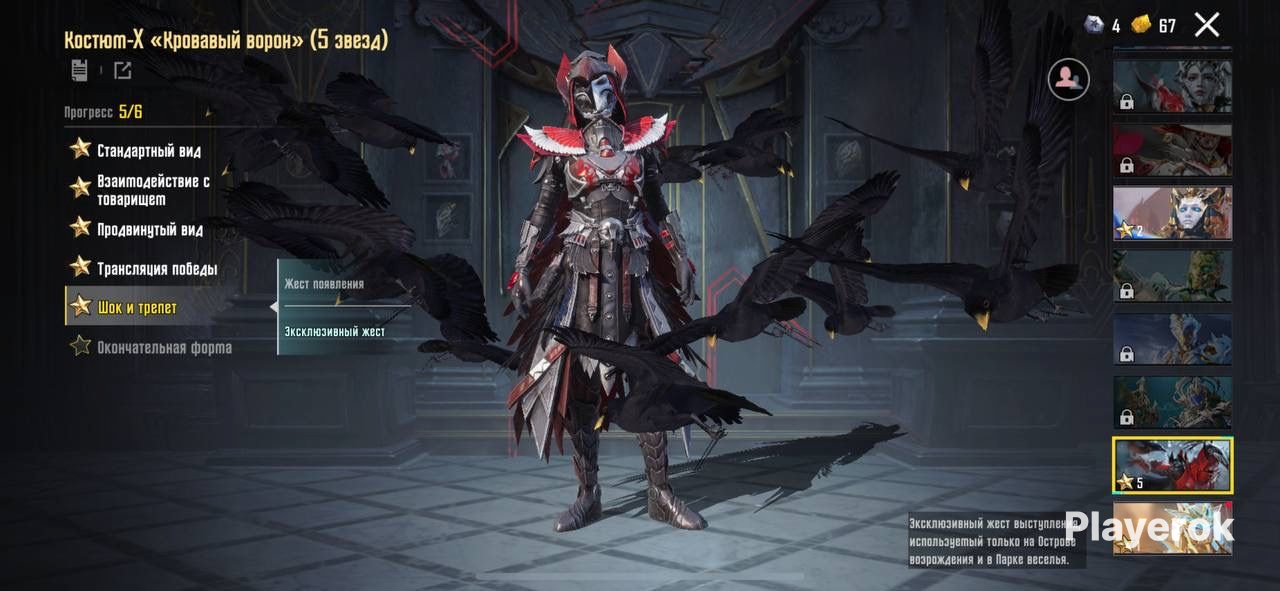Select the 2-star golden pharaoh suit thumbnail
Screen dimensions: 1280x591
coord(1172,213)
